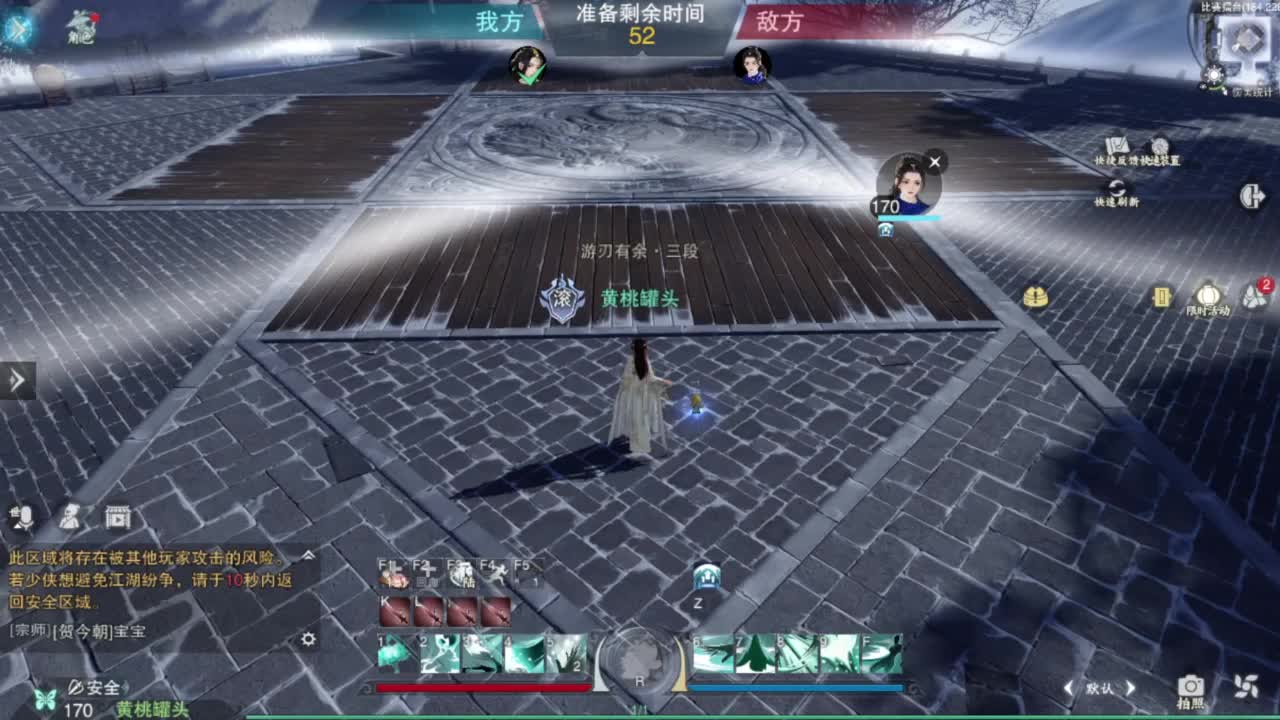The height and width of the screenshot is (720, 1280).
Task: Collapse the danger warning message chevron
Action: coord(308,555)
